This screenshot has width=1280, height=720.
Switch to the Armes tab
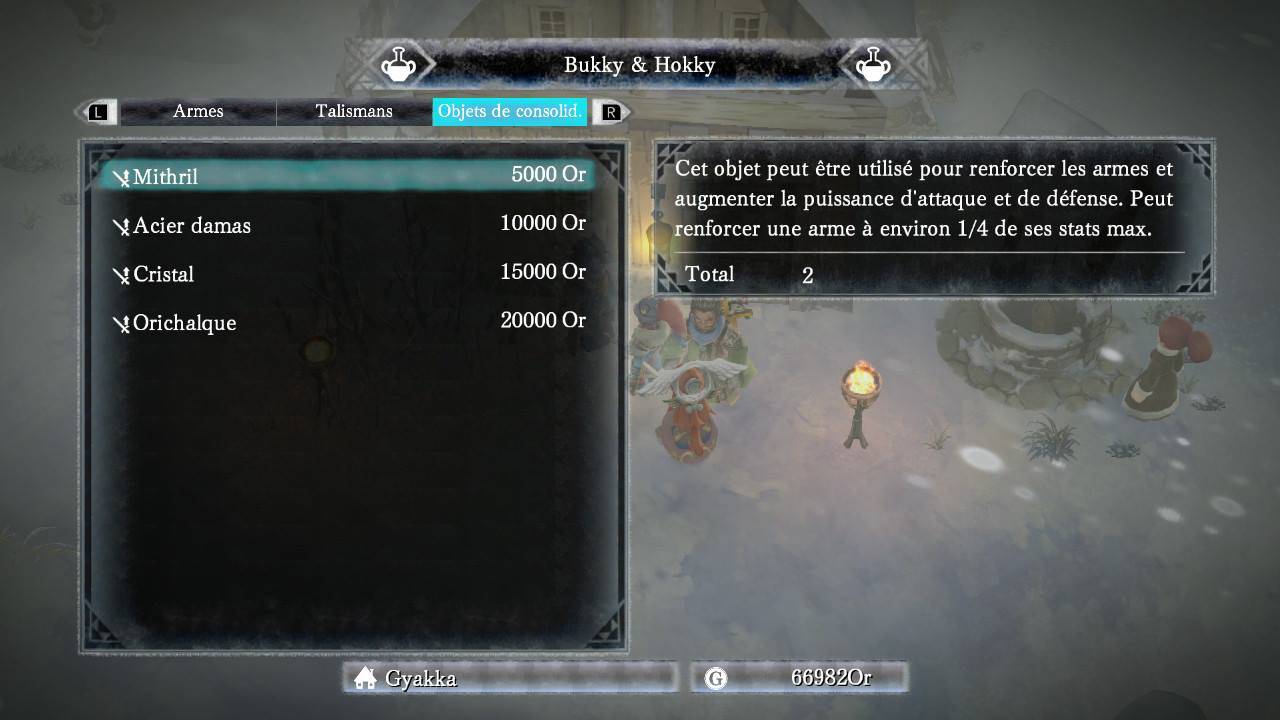point(198,111)
